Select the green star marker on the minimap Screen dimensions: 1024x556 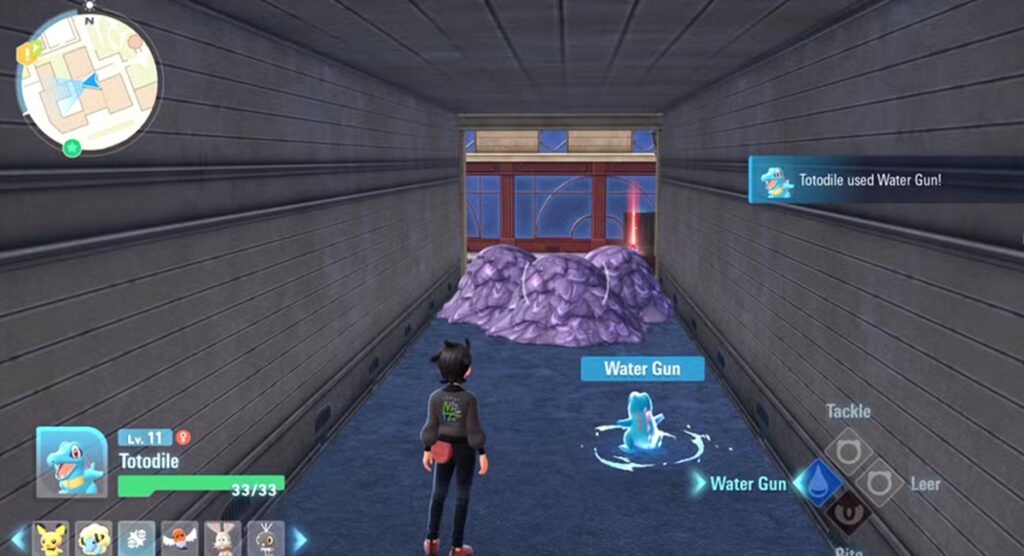(x=72, y=148)
